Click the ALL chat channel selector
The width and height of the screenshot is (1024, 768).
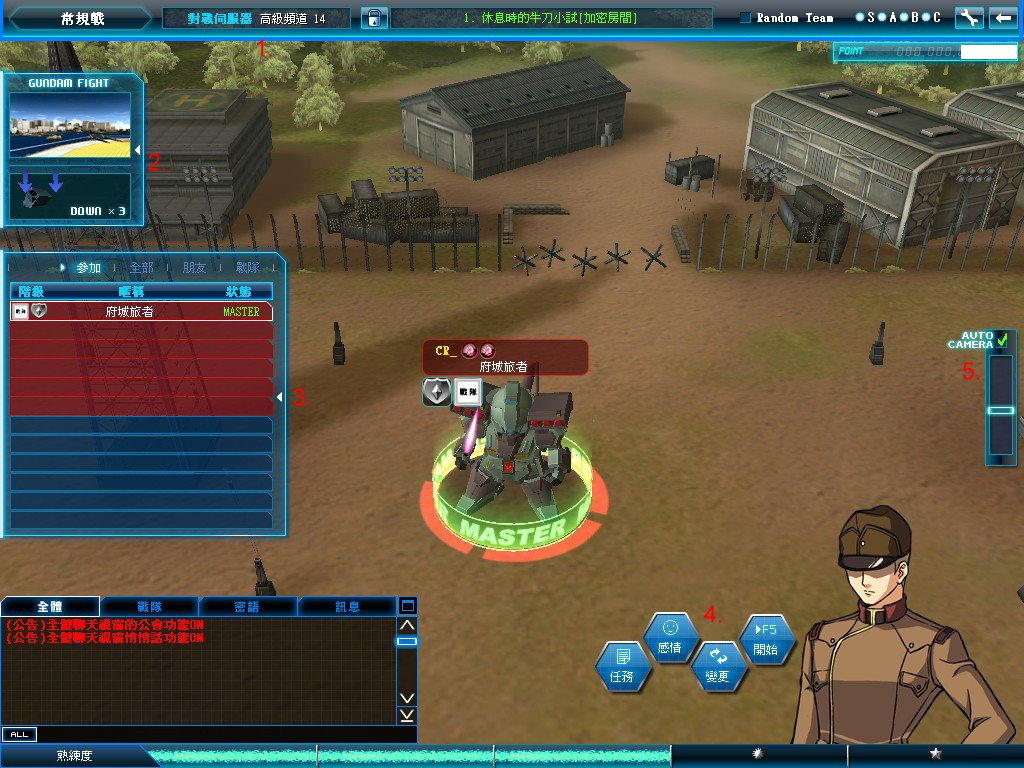[x=18, y=734]
